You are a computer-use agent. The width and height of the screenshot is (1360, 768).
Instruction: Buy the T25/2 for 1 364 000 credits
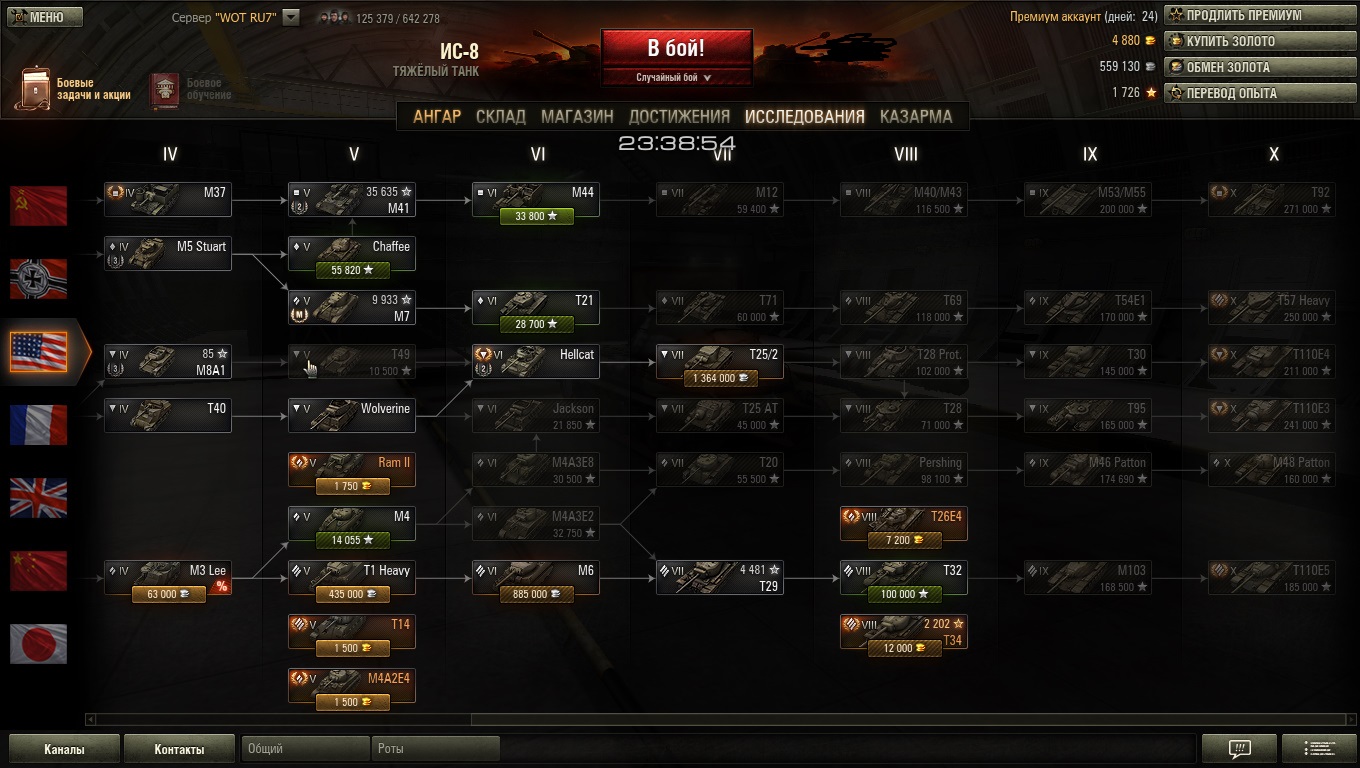click(720, 378)
